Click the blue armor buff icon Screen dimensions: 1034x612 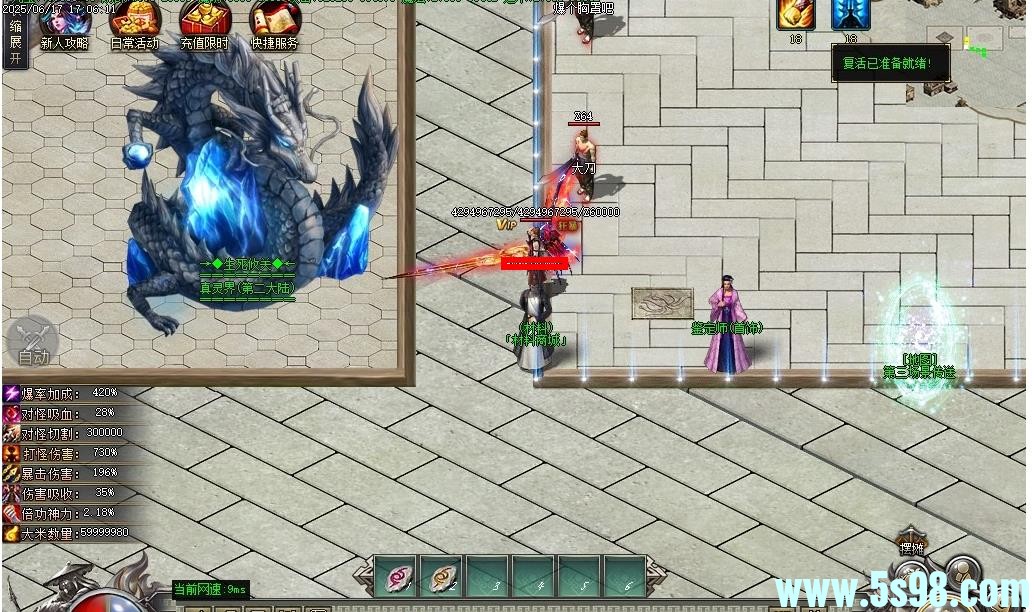tap(850, 14)
